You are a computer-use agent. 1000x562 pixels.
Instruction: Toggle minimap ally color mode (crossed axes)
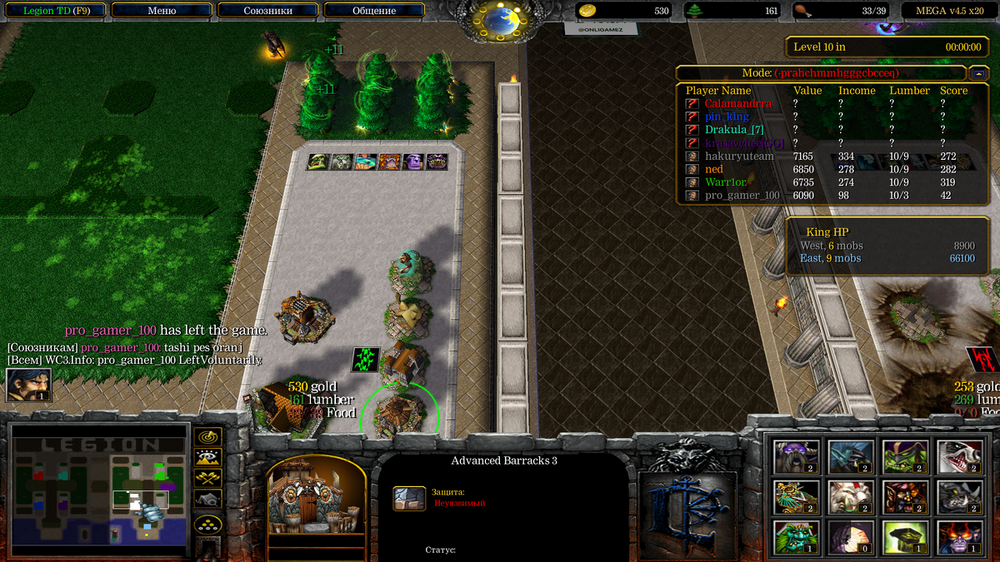(x=208, y=479)
